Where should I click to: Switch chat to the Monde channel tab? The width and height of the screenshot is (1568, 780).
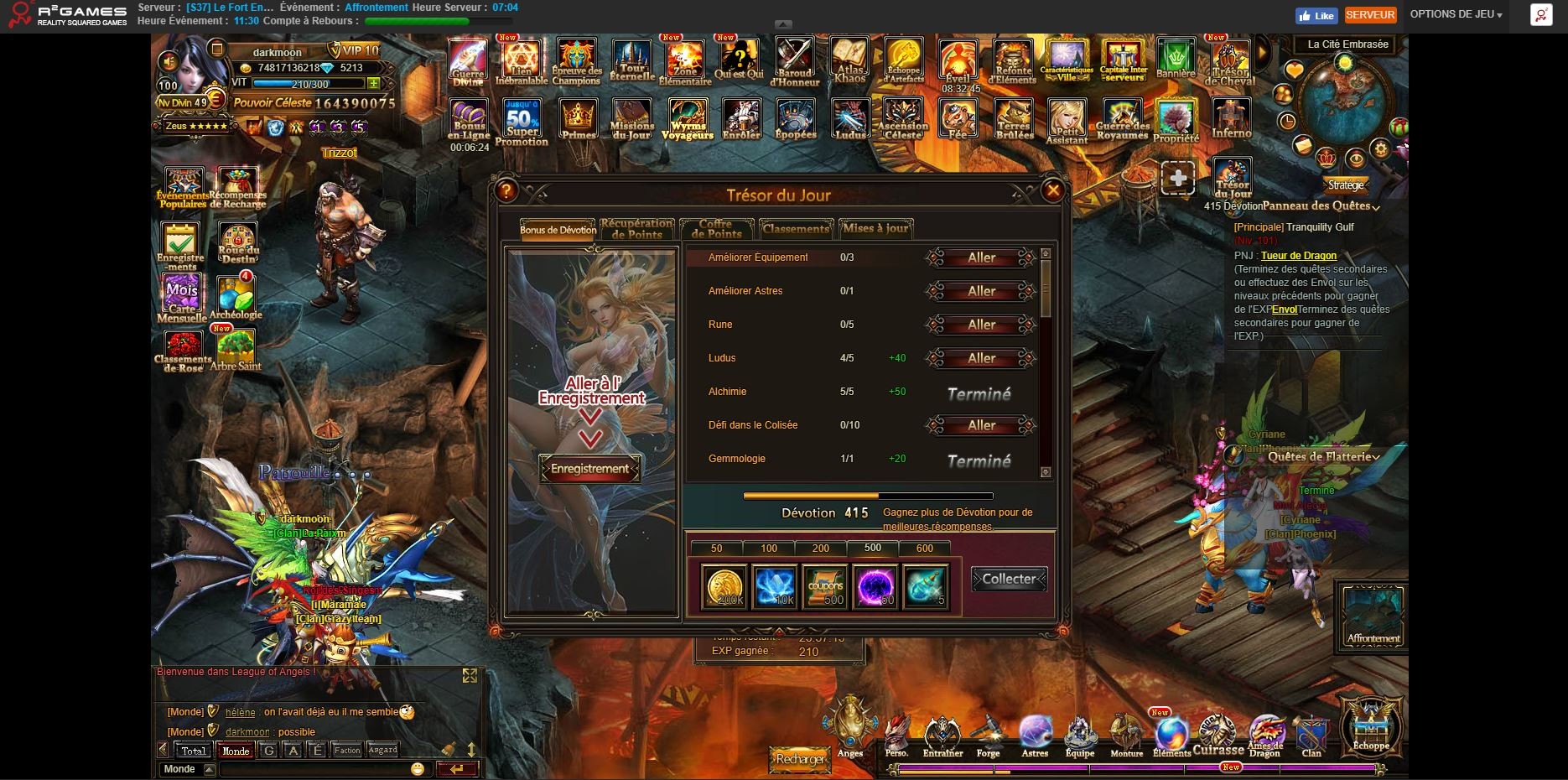235,751
